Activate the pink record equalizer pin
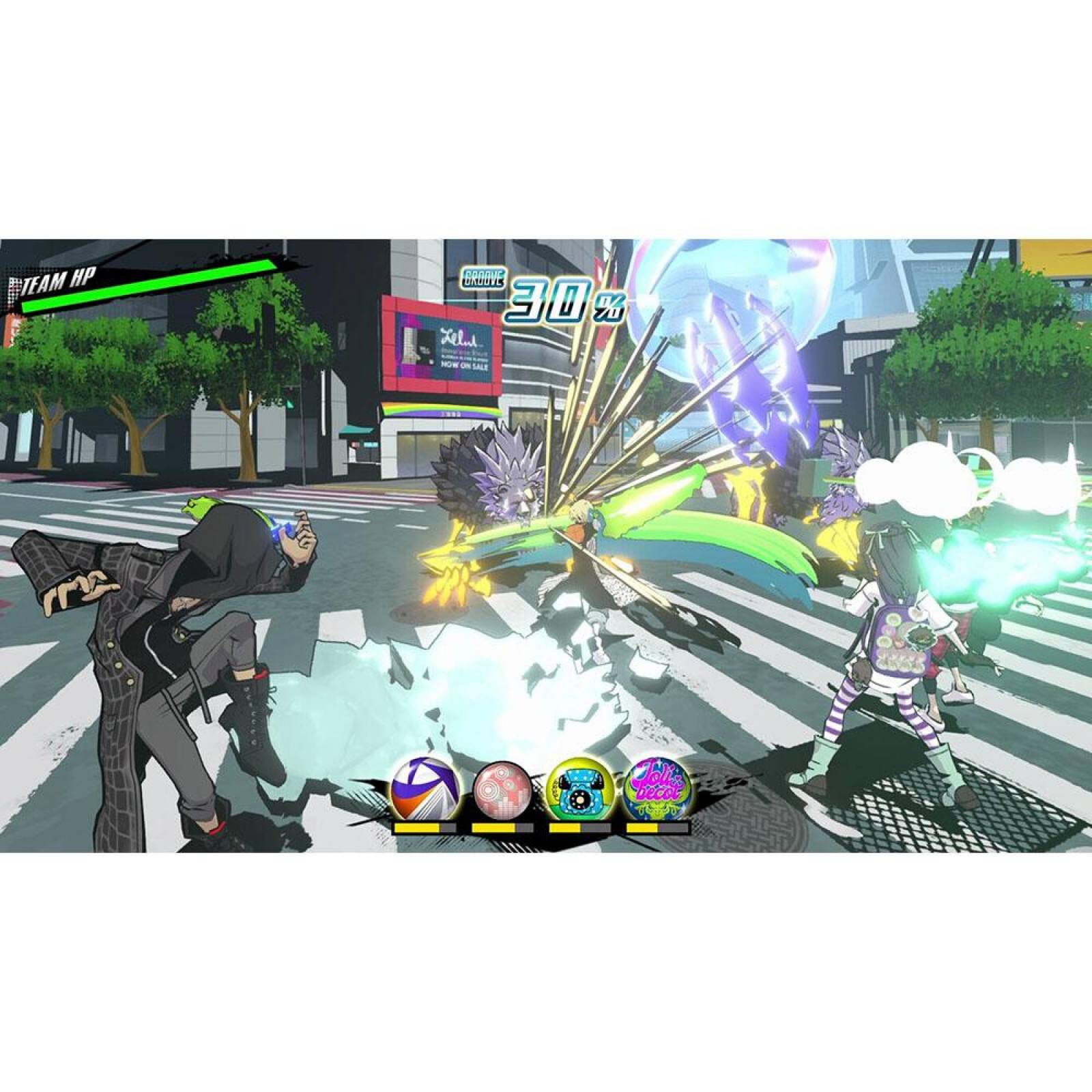Viewport: 1092px width, 1092px height. pyautogui.click(x=500, y=789)
